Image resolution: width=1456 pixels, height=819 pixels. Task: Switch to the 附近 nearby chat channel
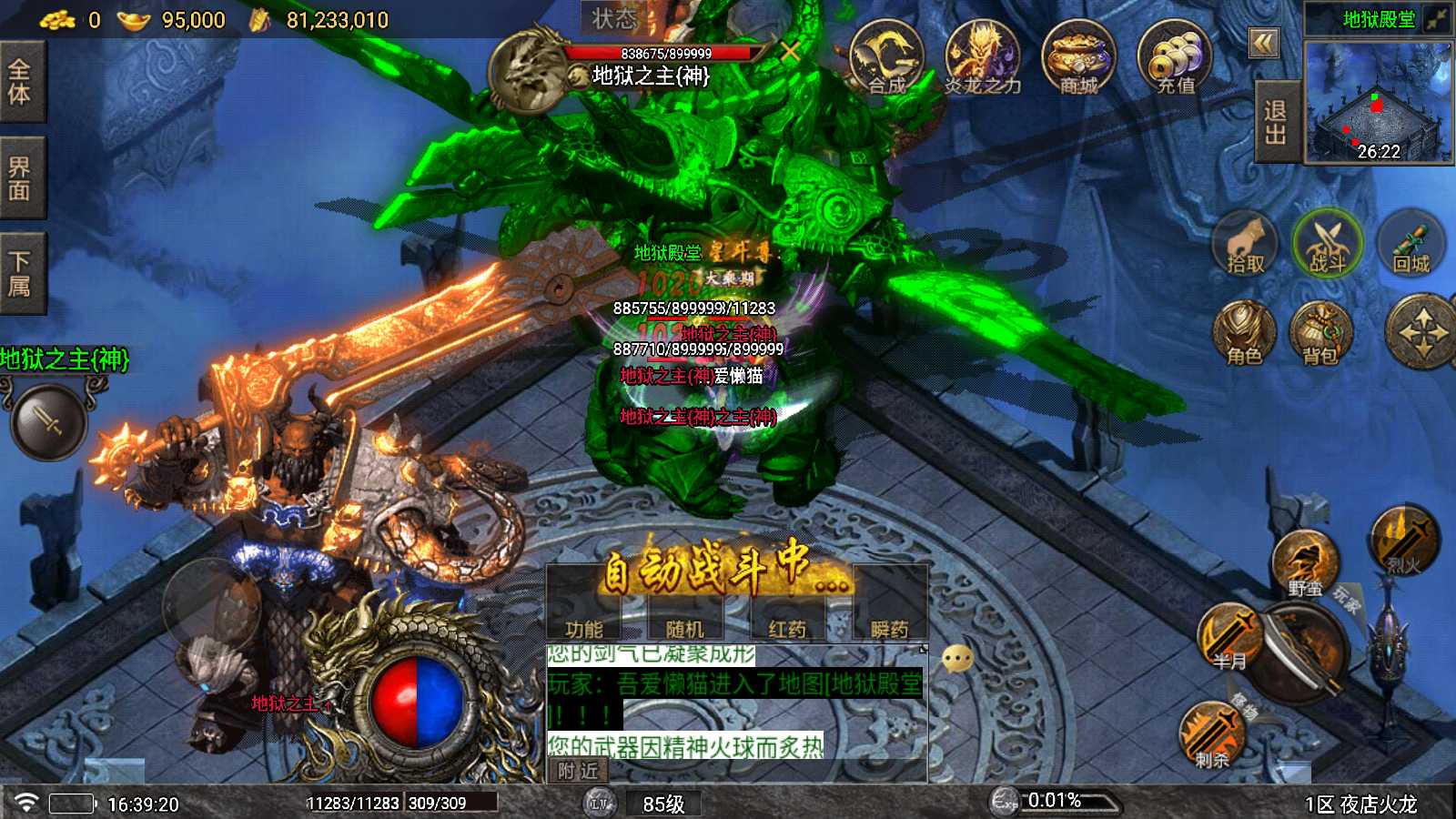[x=579, y=771]
